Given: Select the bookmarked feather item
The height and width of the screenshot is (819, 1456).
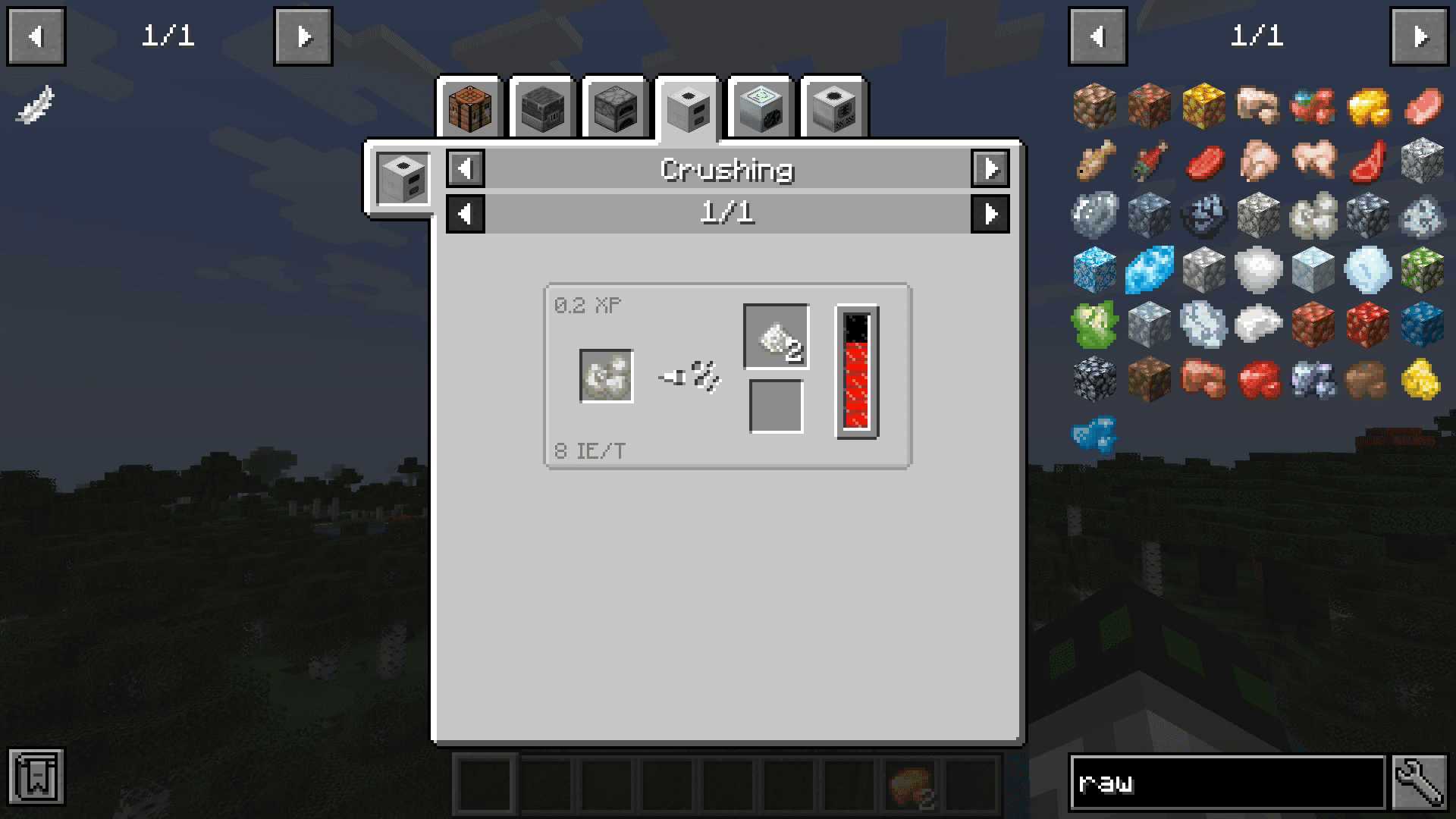Looking at the screenshot, I should click(x=36, y=105).
